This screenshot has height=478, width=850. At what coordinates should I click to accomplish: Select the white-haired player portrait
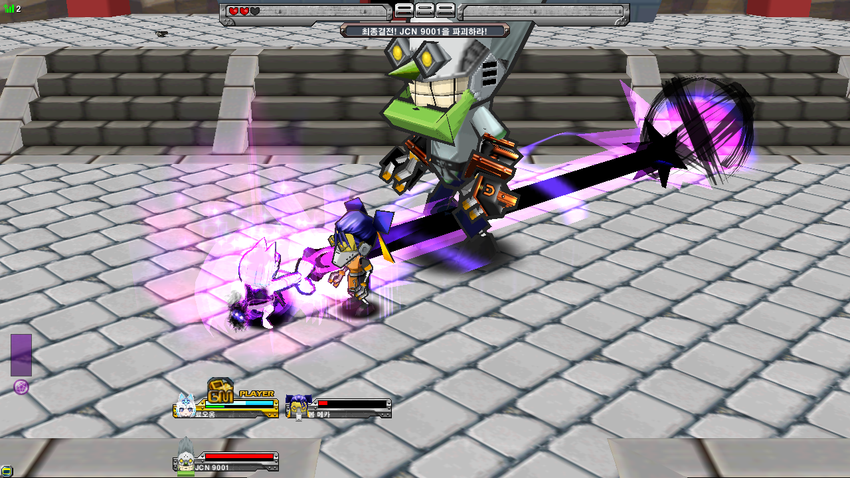pos(187,404)
